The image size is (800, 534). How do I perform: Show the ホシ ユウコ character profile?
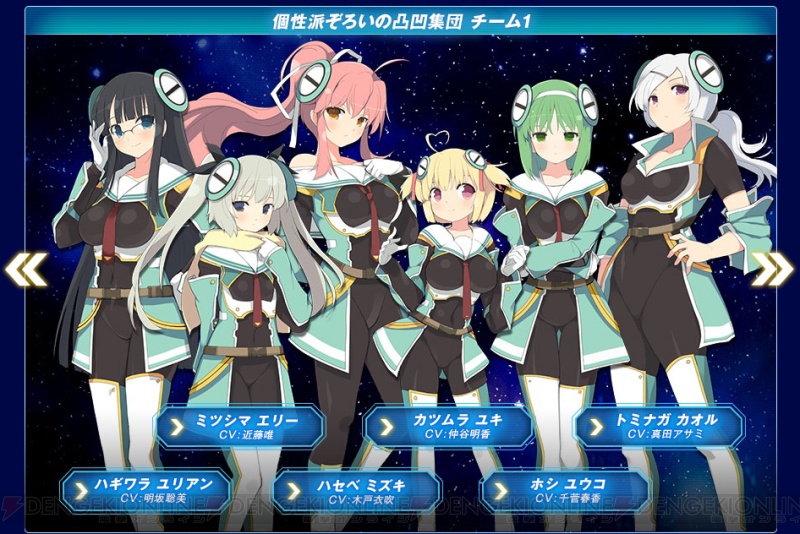[566, 489]
